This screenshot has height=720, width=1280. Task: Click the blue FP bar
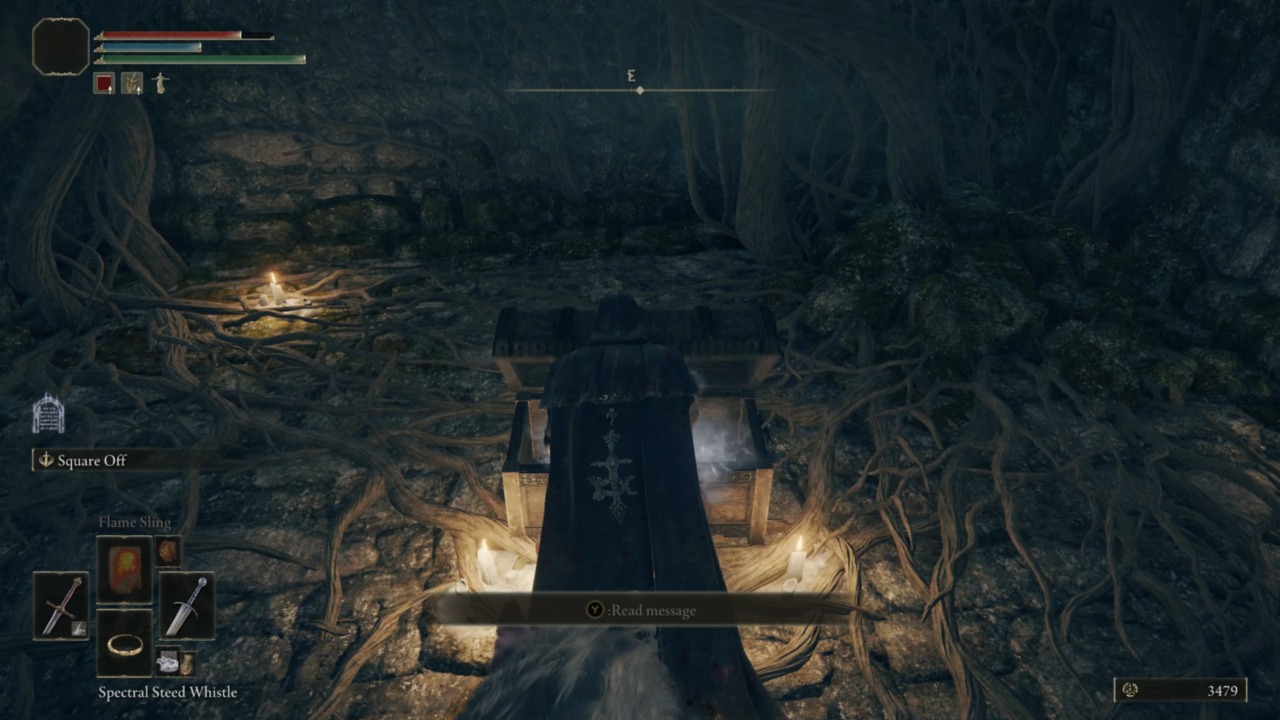pyautogui.click(x=150, y=45)
